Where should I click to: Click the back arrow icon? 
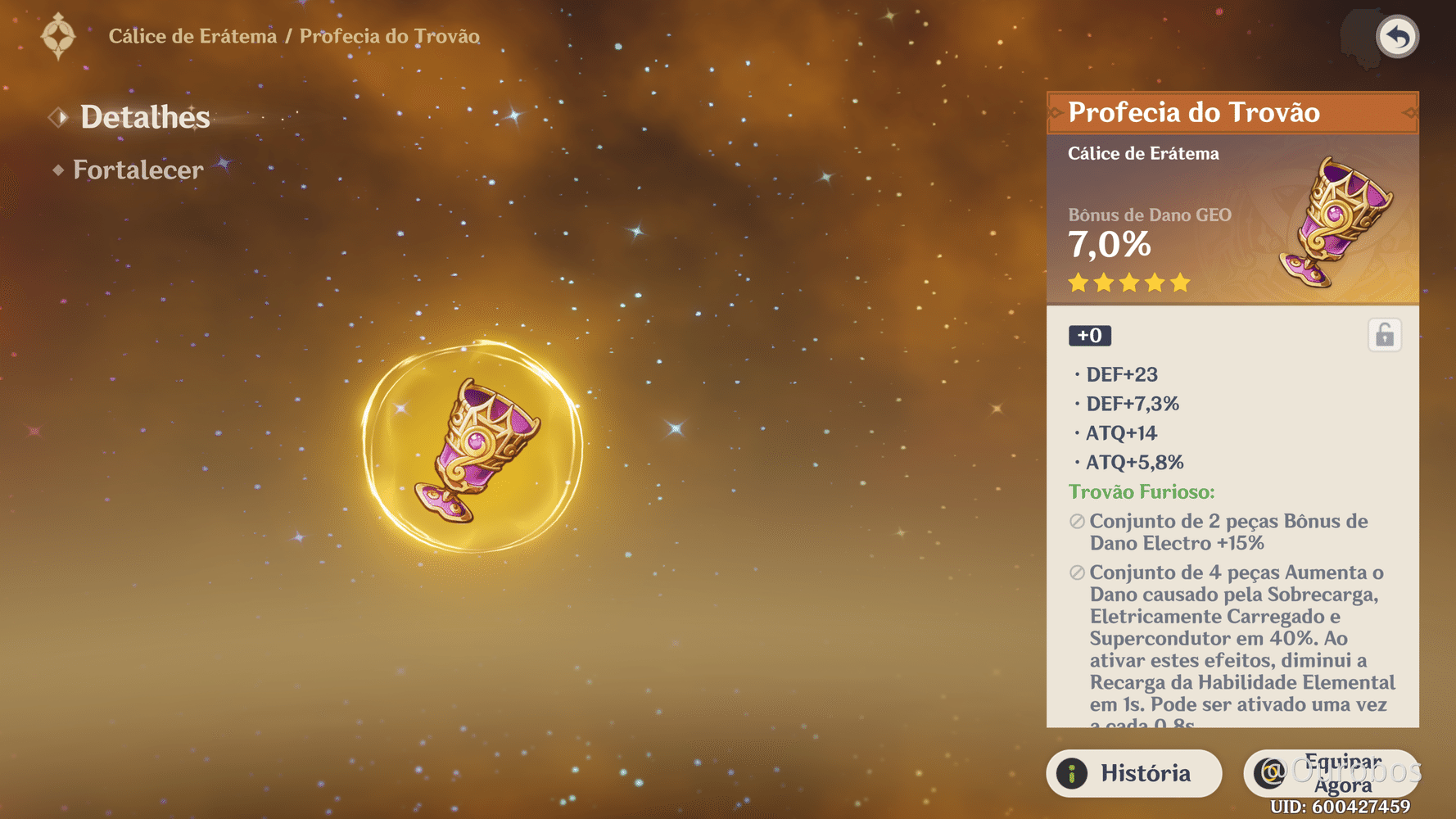[x=1397, y=35]
